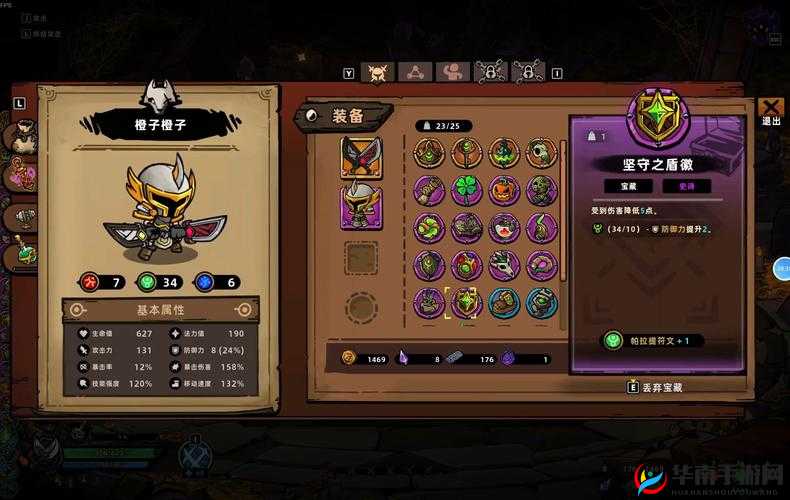
Task: Click the 宝藏 tag on item details
Action: pyautogui.click(x=628, y=186)
